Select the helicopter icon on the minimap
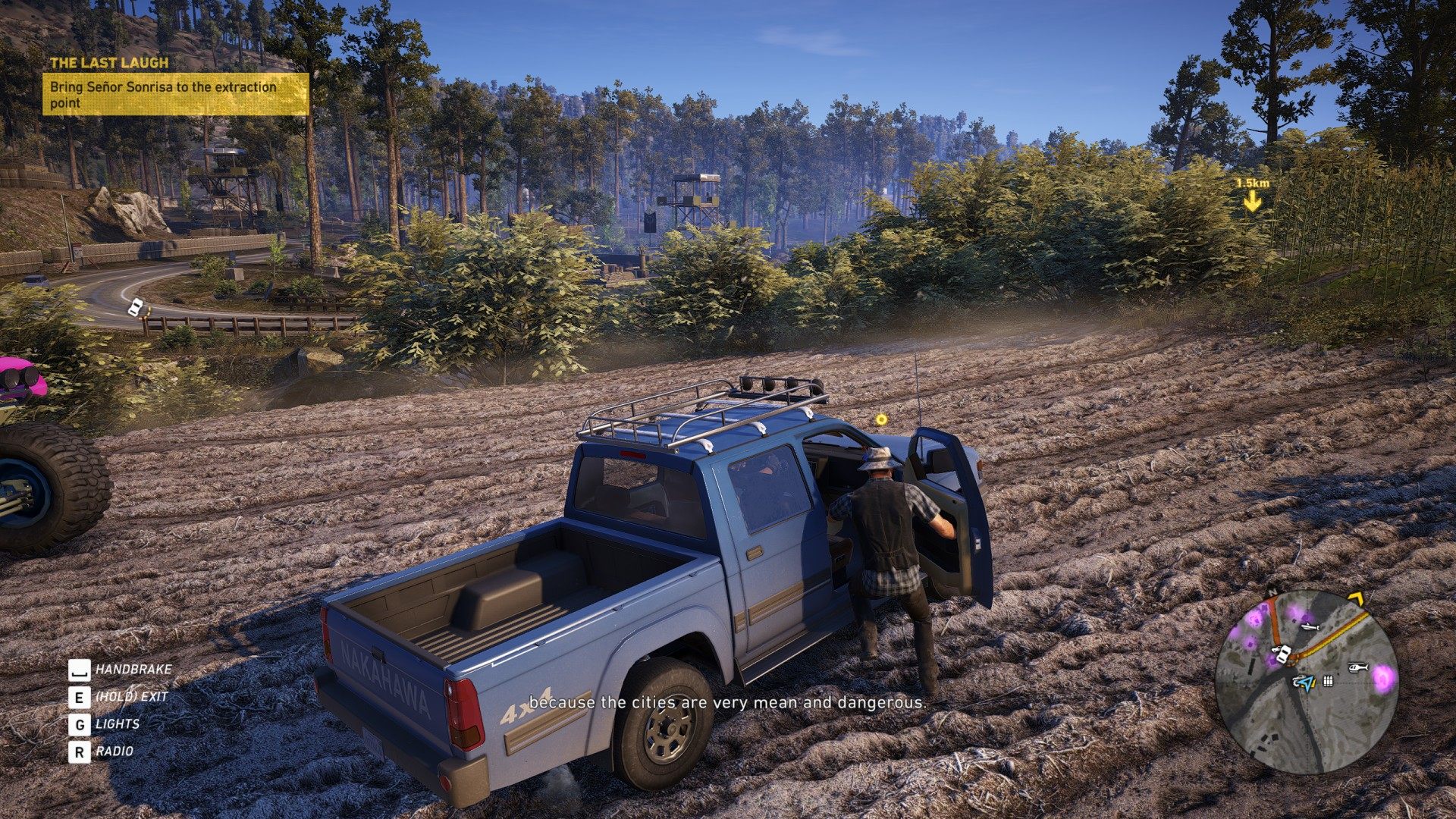1456x819 pixels. [x=1357, y=668]
